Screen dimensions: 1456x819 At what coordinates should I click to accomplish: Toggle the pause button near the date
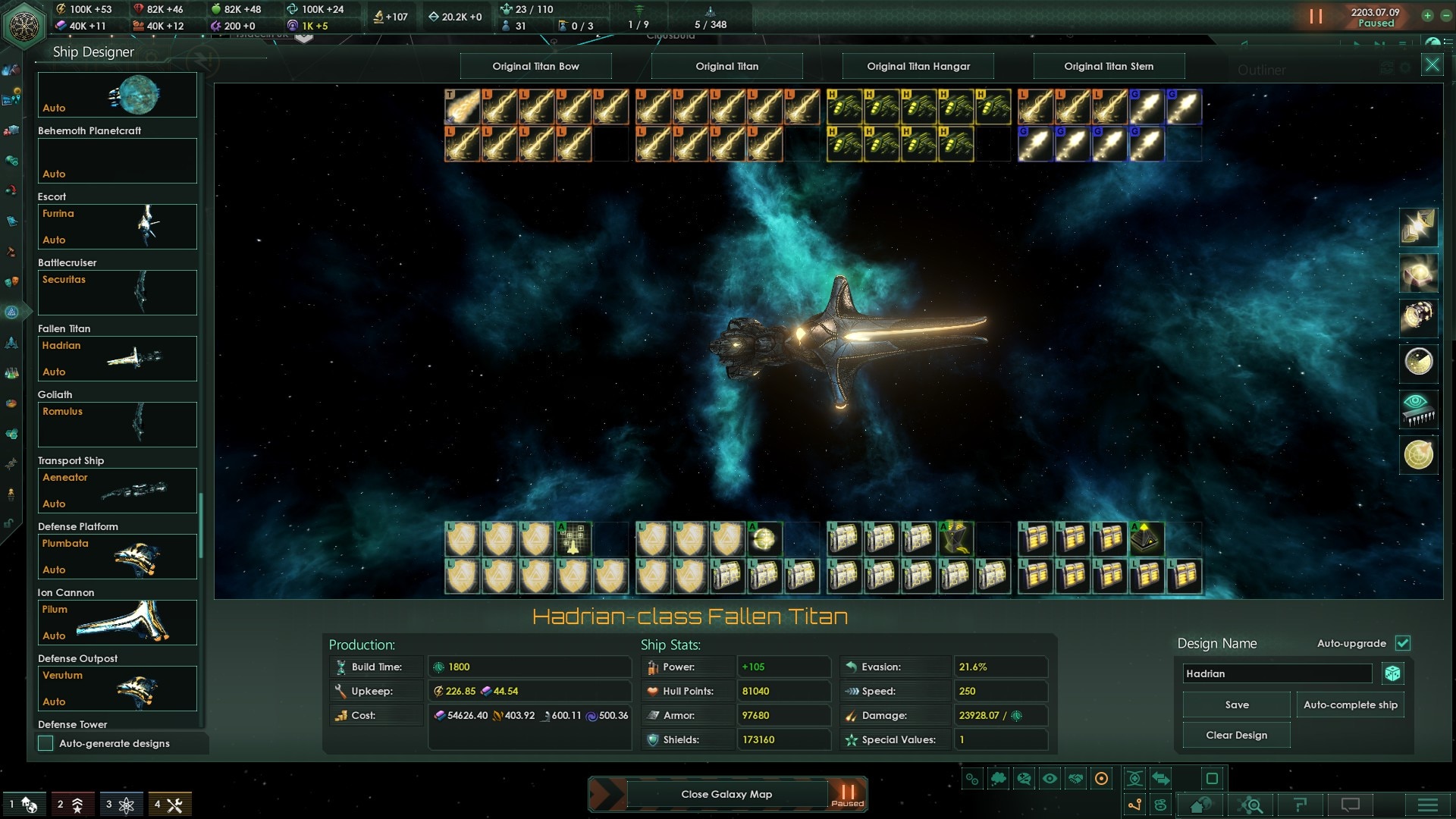[1316, 16]
